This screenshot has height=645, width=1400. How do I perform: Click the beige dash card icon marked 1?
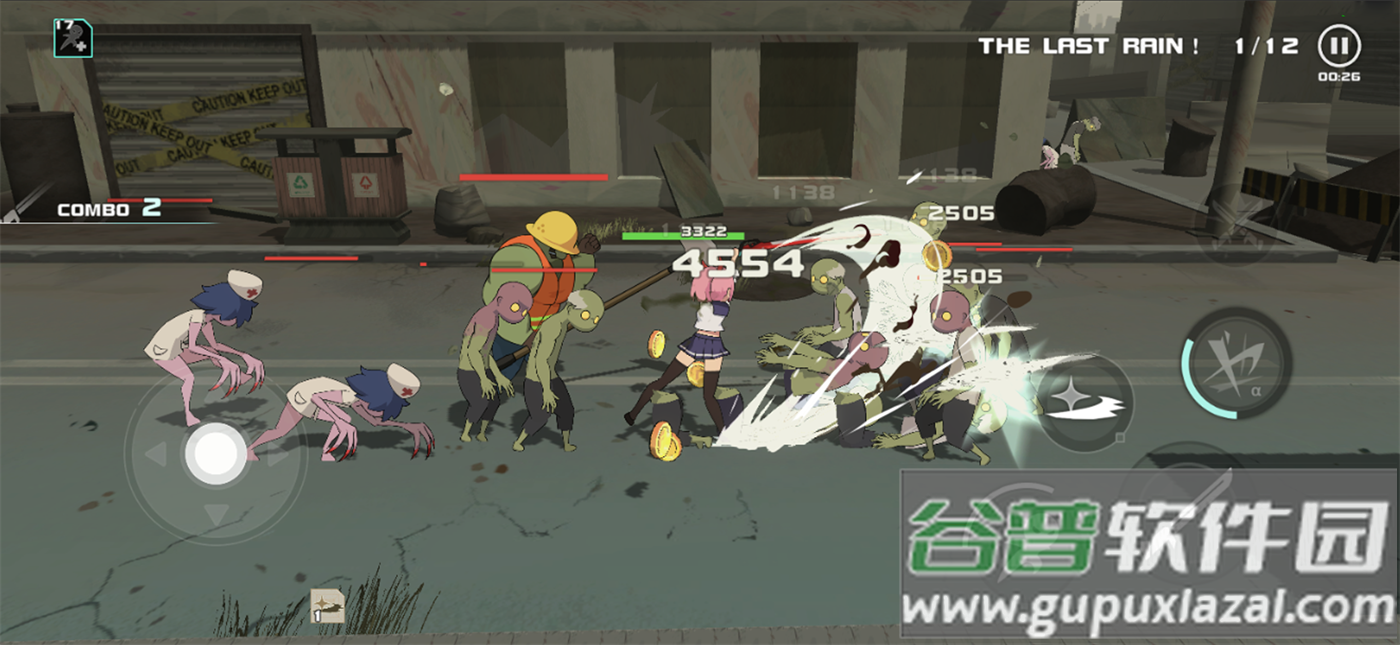click(x=327, y=606)
